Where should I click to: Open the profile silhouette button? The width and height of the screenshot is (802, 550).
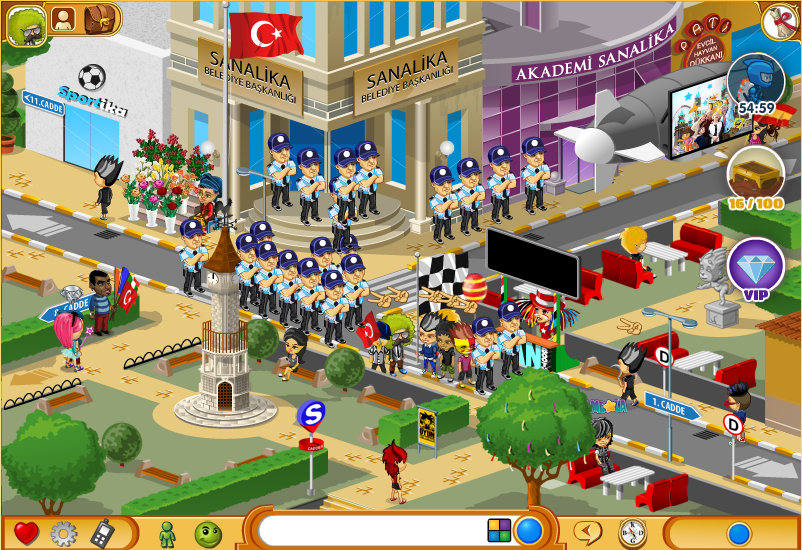point(63,19)
